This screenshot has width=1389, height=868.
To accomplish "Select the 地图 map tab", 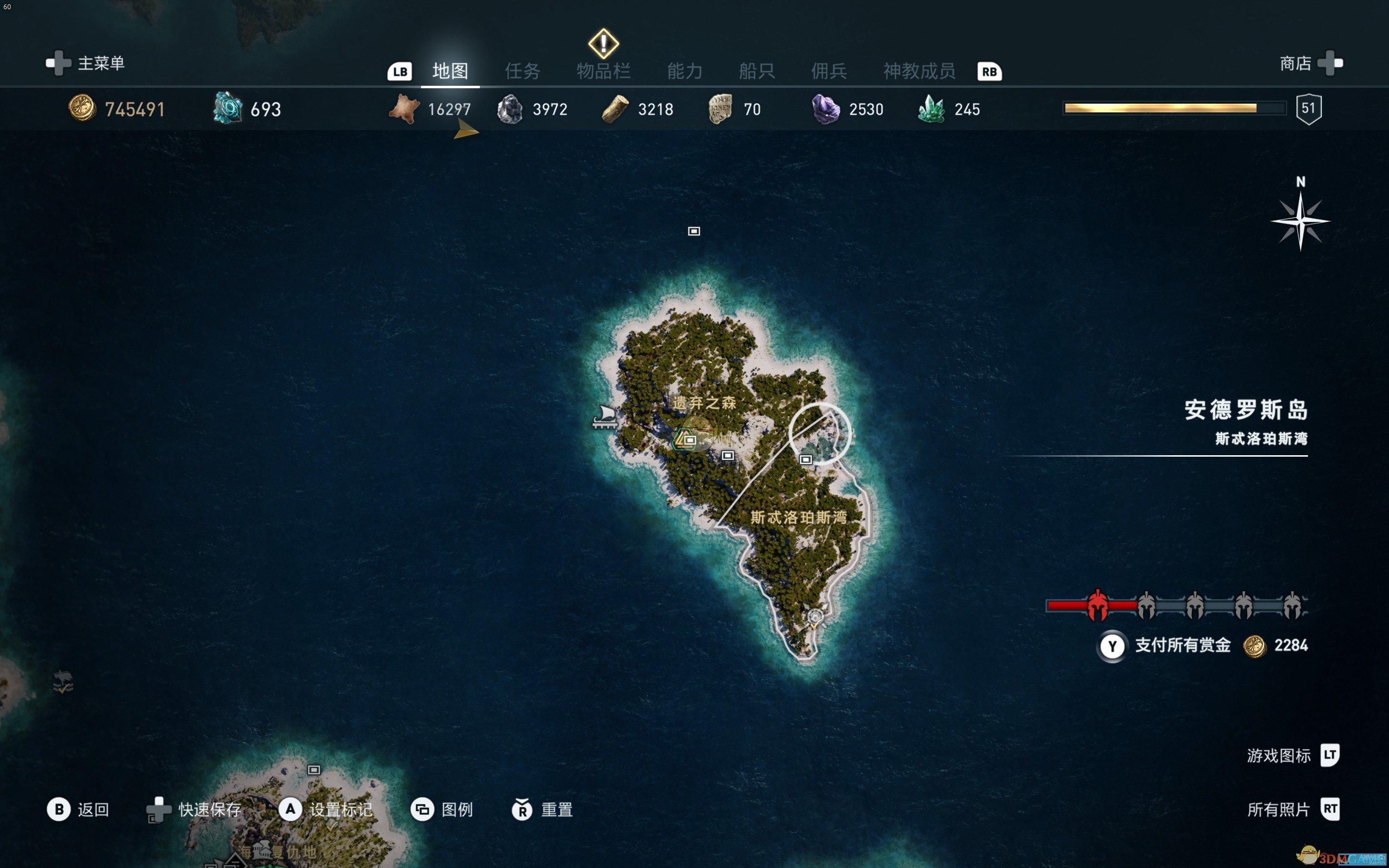I will 450,71.
